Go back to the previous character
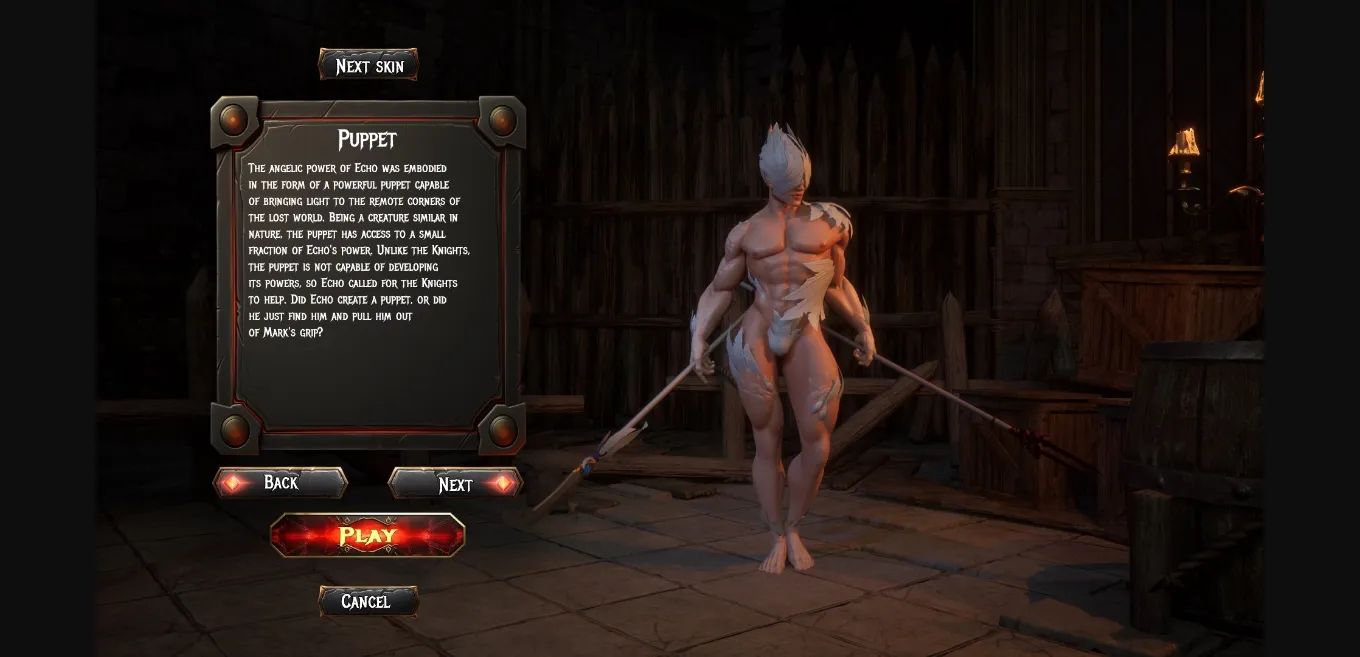Screen dimensions: 1360x657 pyautogui.click(x=280, y=483)
